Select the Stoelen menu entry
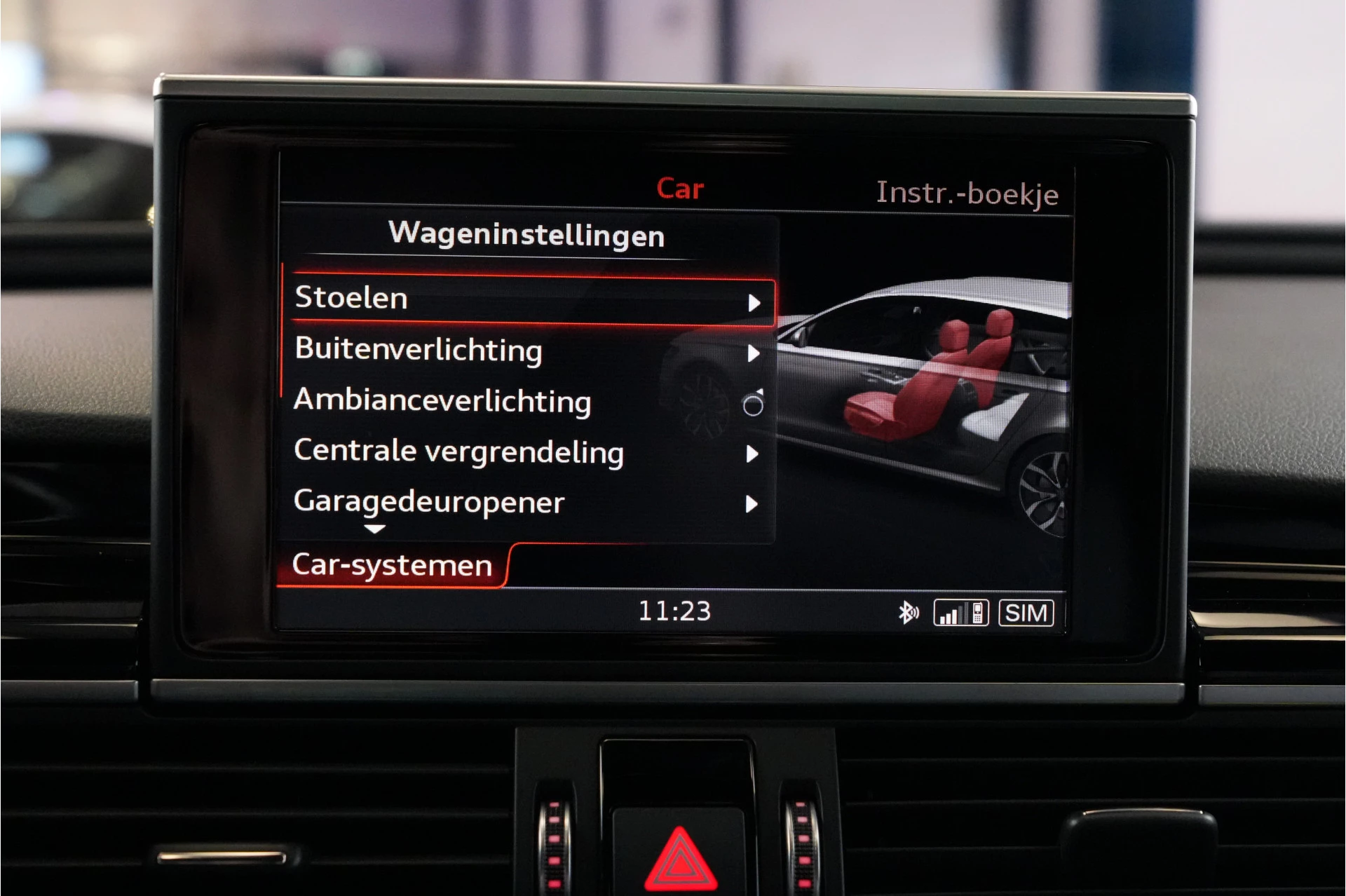This screenshot has width=1346, height=896. coord(351,298)
